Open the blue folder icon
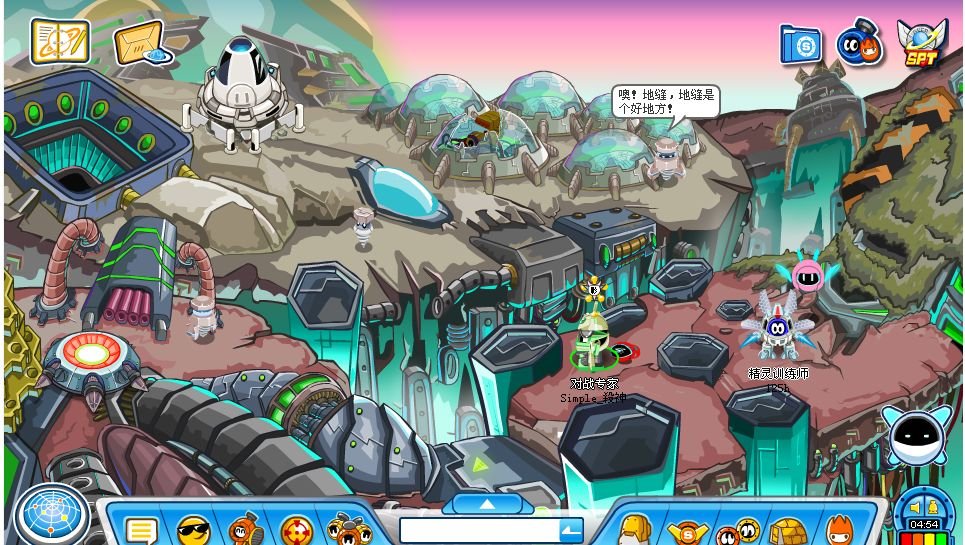Image resolution: width=965 pixels, height=545 pixels. [x=800, y=44]
